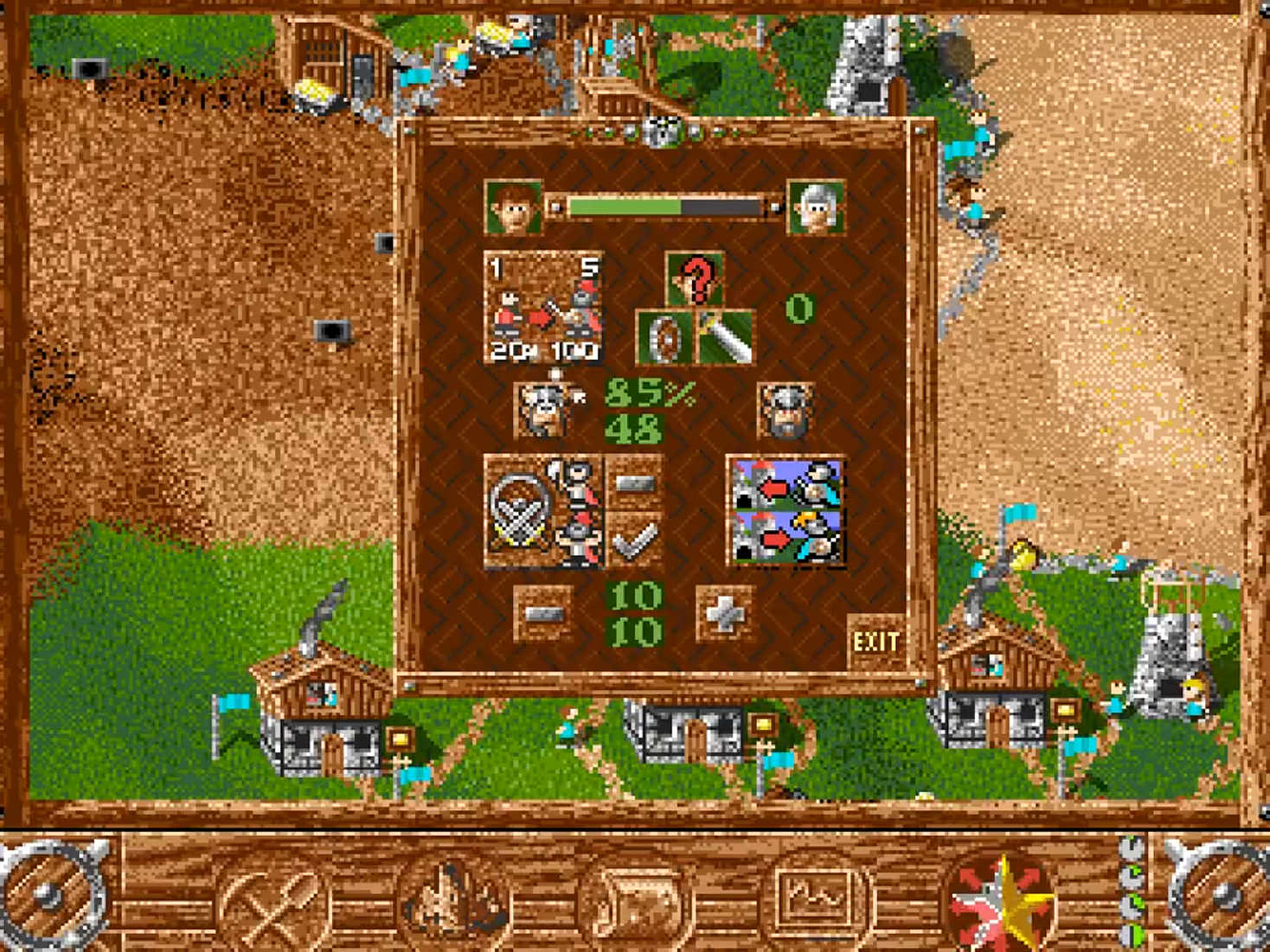Select the shield icon in the dialog
Image resolution: width=1270 pixels, height=952 pixels.
click(x=664, y=335)
